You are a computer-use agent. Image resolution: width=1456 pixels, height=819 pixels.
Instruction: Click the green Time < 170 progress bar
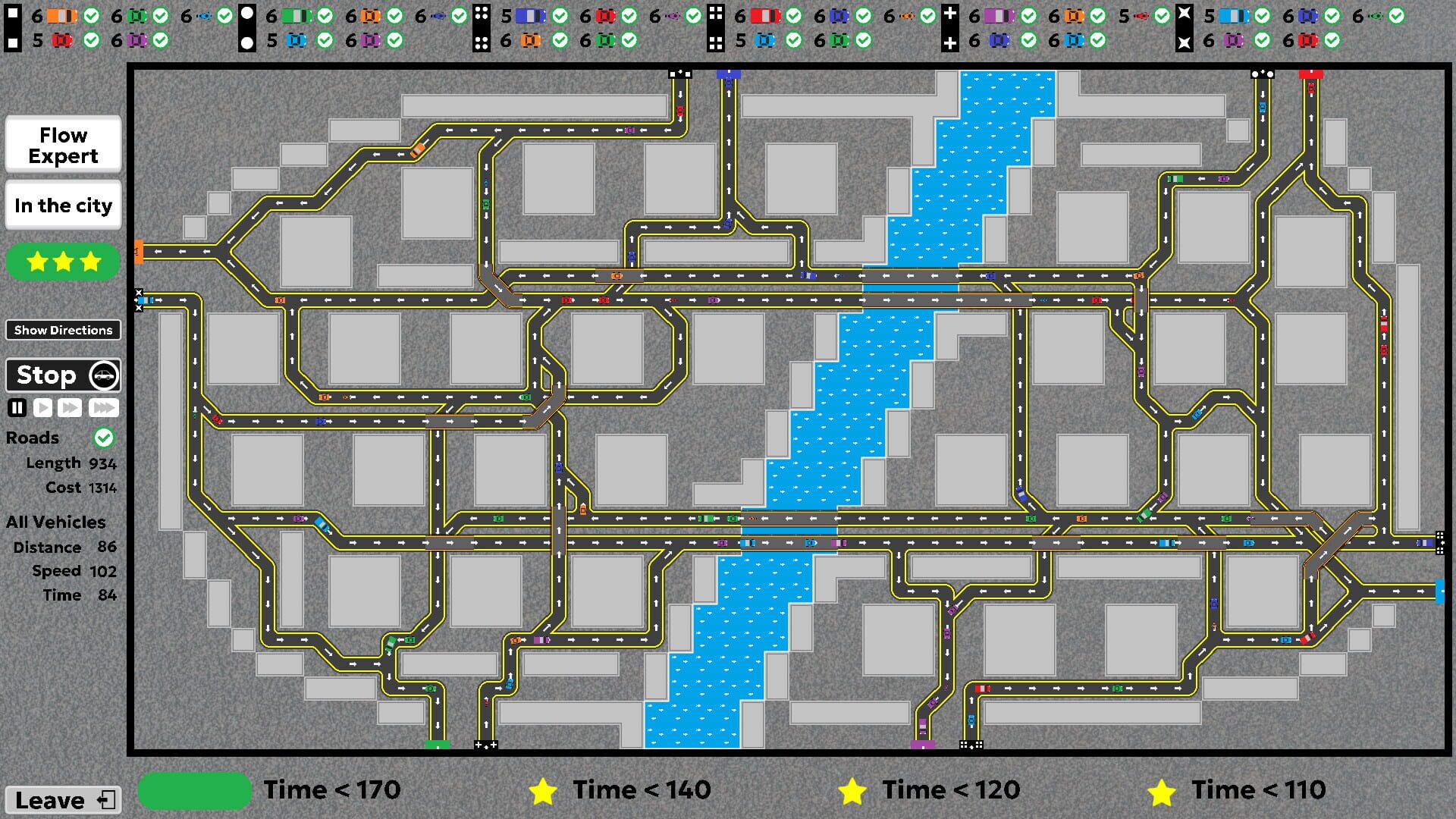pyautogui.click(x=194, y=790)
